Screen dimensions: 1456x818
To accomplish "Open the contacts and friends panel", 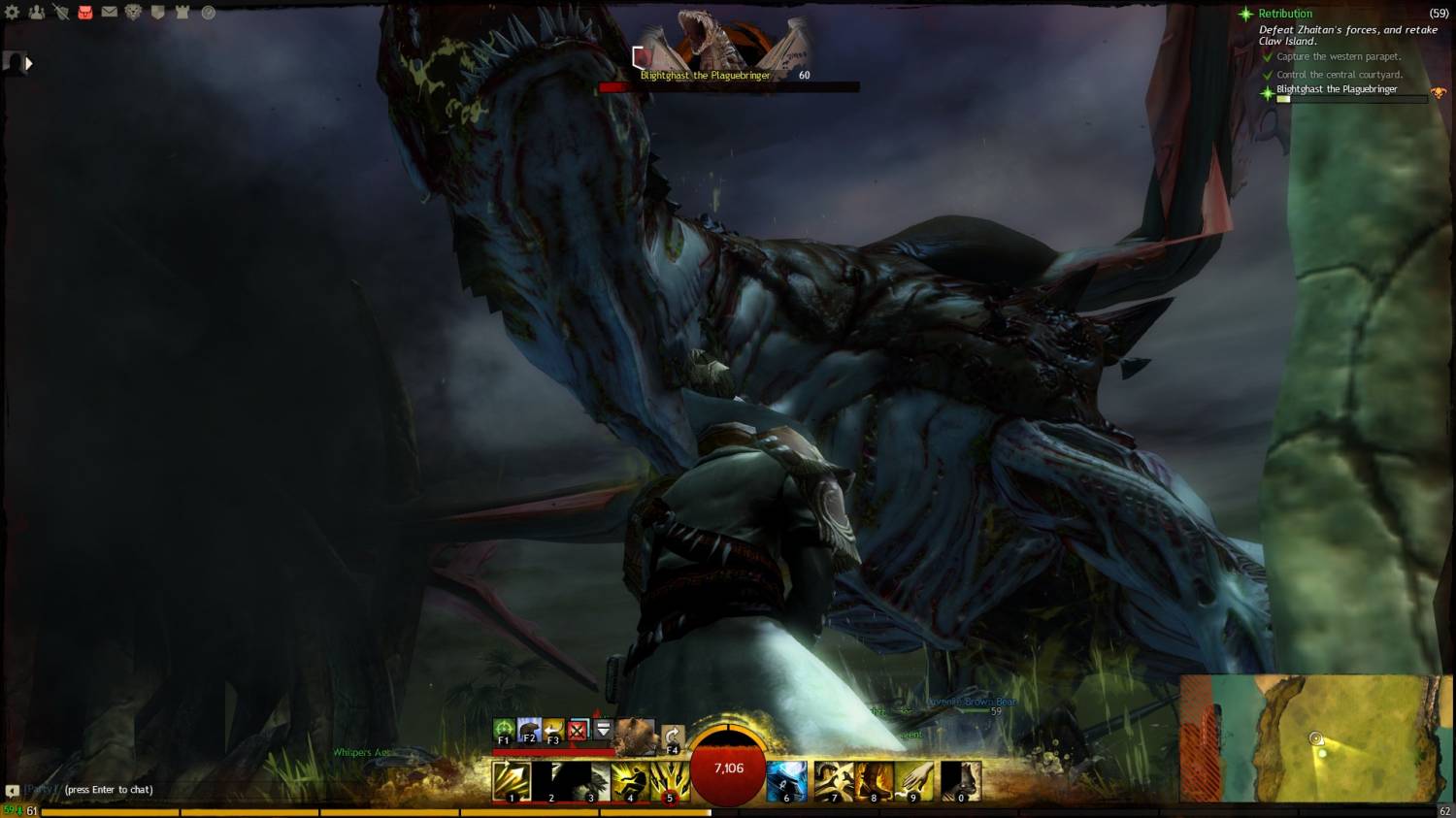I will (37, 13).
